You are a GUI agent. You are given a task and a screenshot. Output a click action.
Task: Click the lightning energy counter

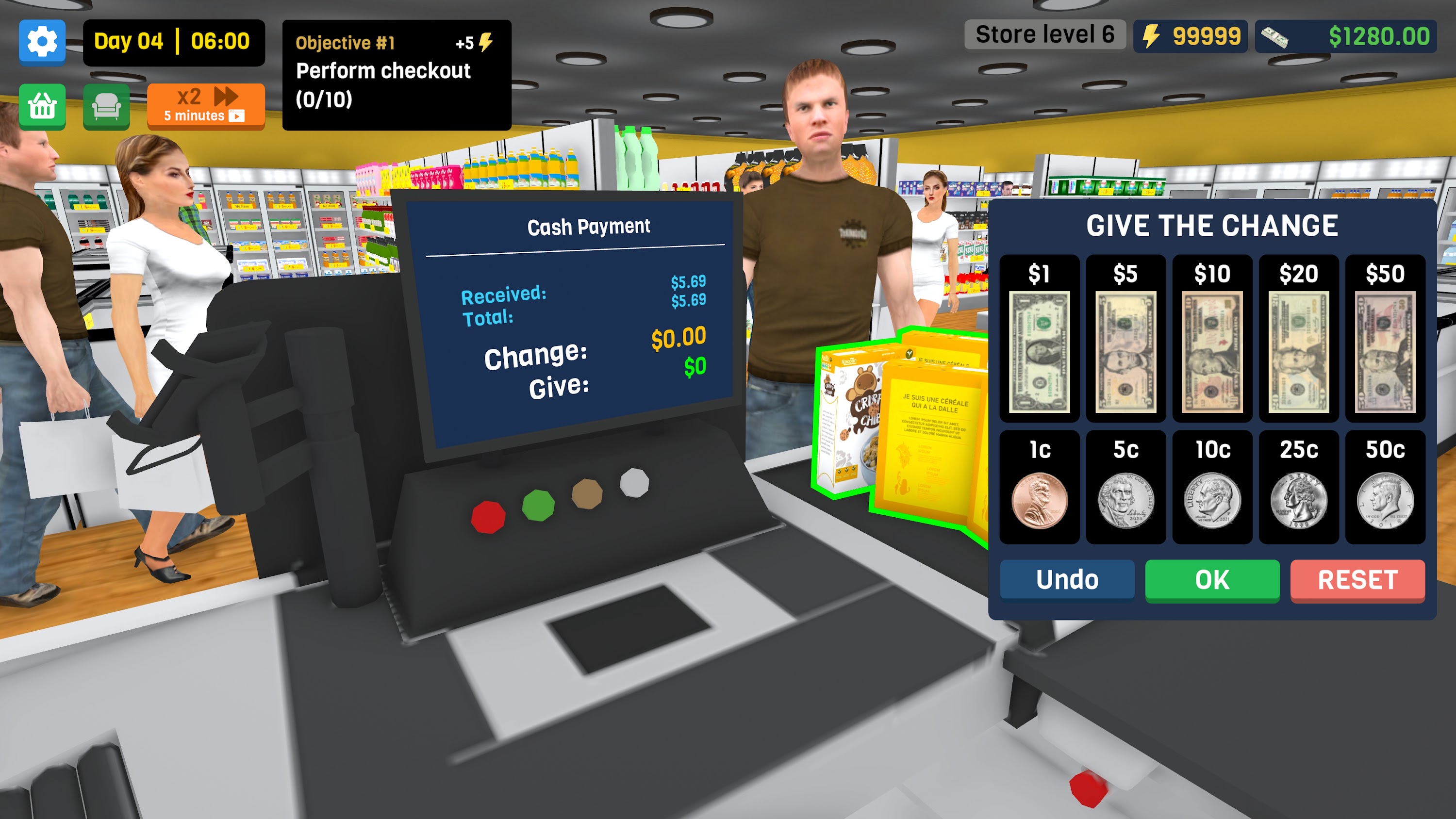click(x=1191, y=36)
